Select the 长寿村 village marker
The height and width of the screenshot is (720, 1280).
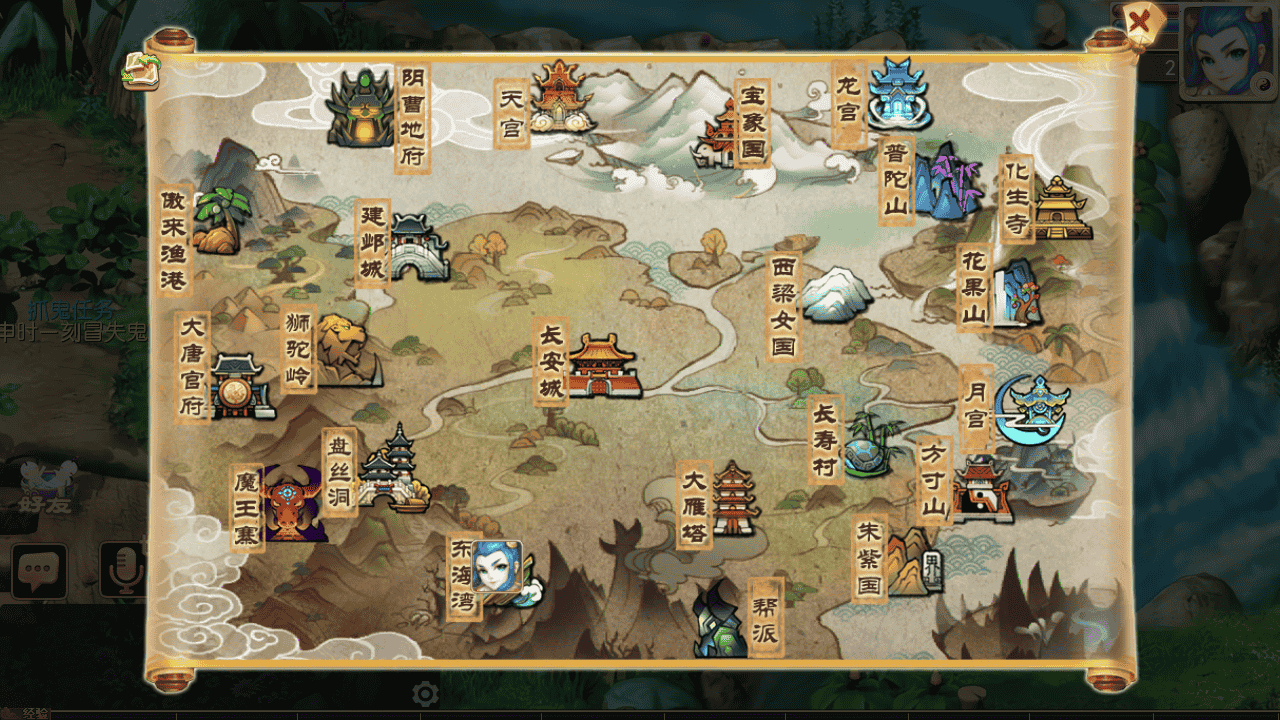click(867, 445)
